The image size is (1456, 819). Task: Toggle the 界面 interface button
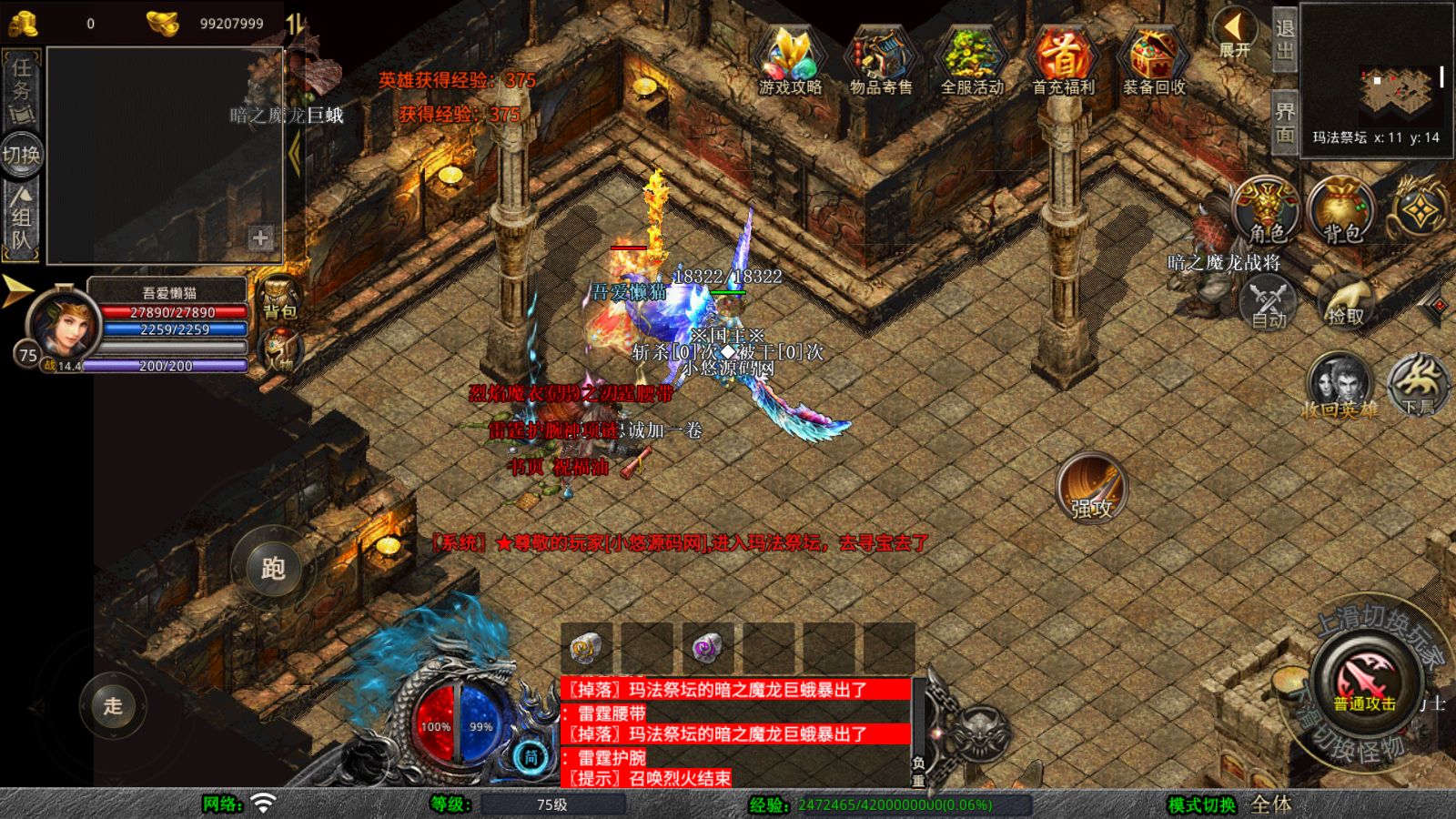coord(1284,123)
